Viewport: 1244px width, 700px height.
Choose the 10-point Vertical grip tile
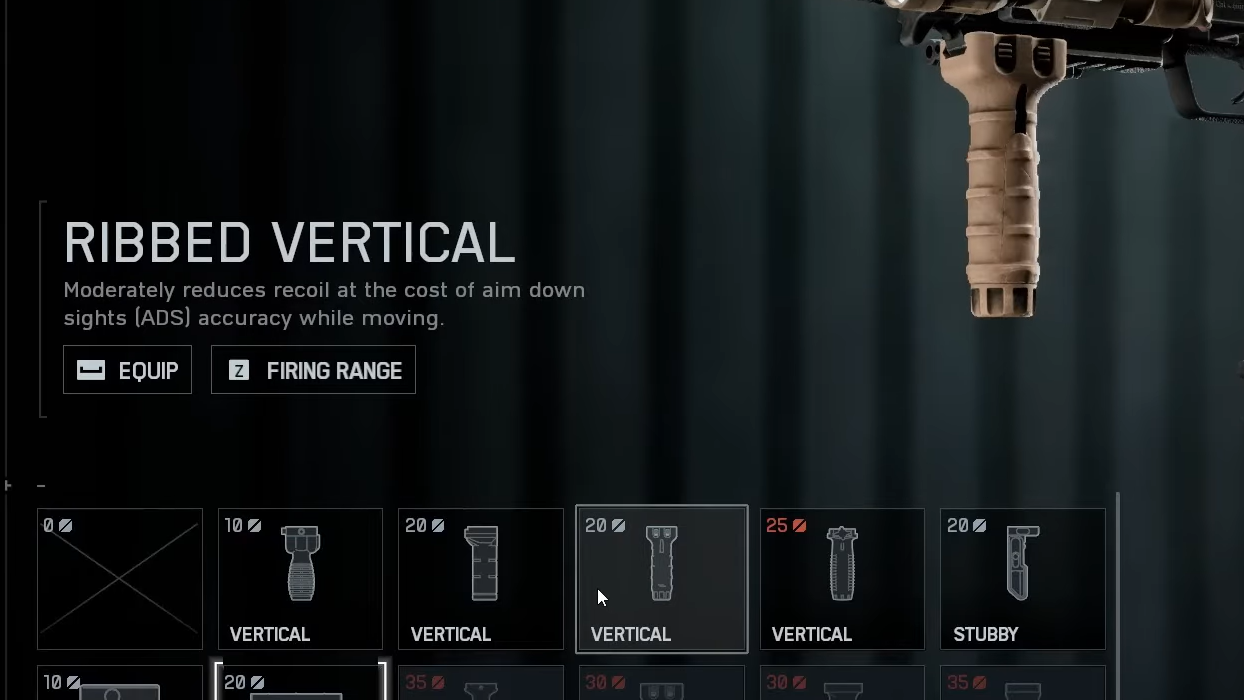(300, 579)
